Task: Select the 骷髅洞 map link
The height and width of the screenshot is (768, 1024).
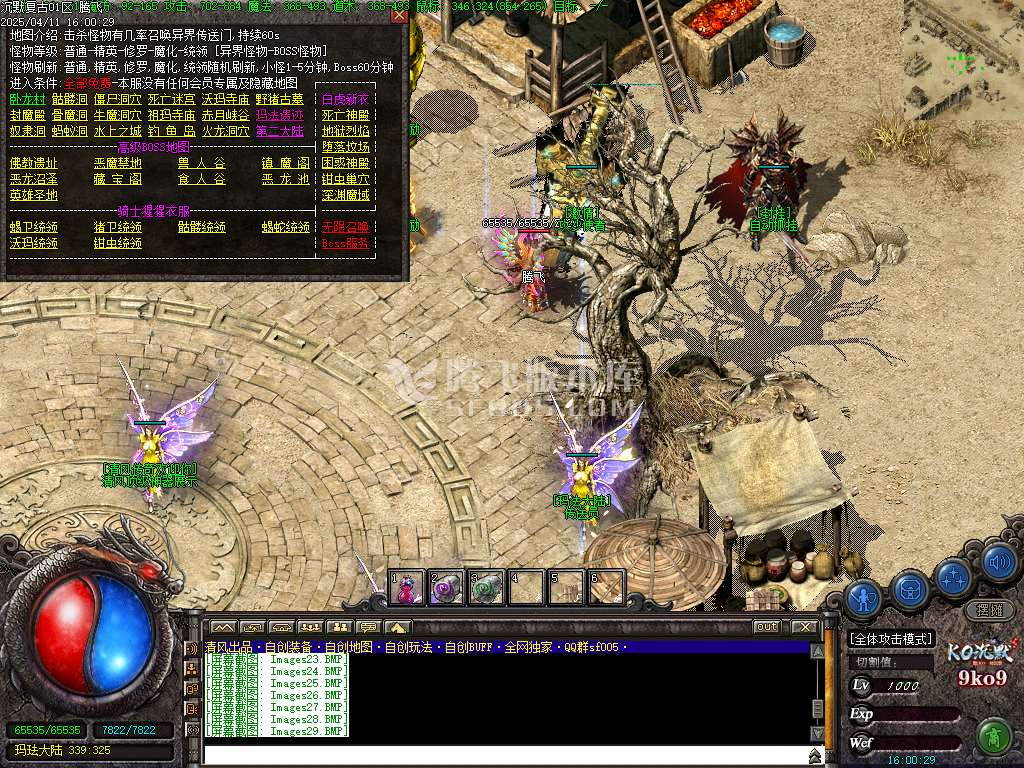Action: pos(70,100)
